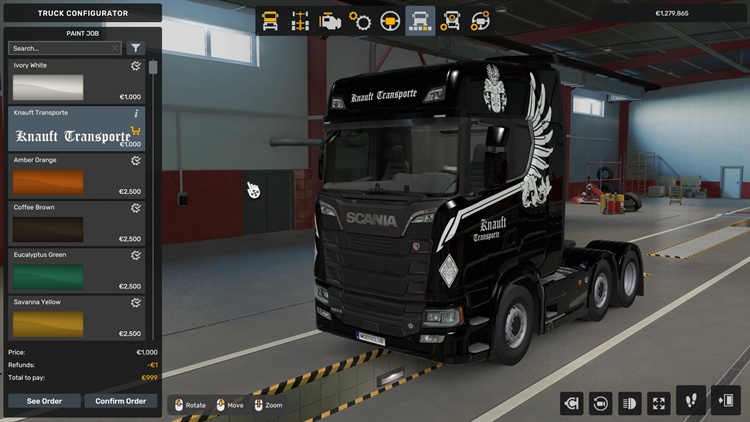Screen dimensions: 750x422
Task: Switch to the chassis configuration tab
Action: click(299, 20)
